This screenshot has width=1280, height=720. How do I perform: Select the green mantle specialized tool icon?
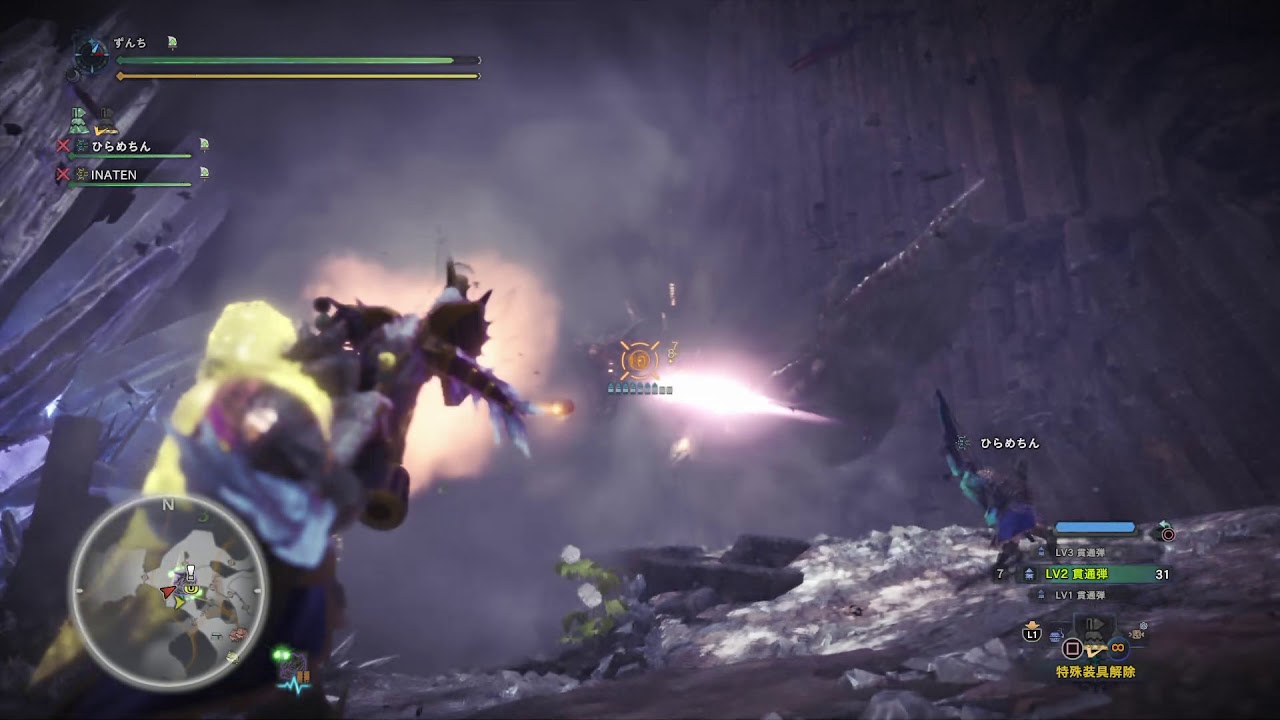click(x=80, y=121)
